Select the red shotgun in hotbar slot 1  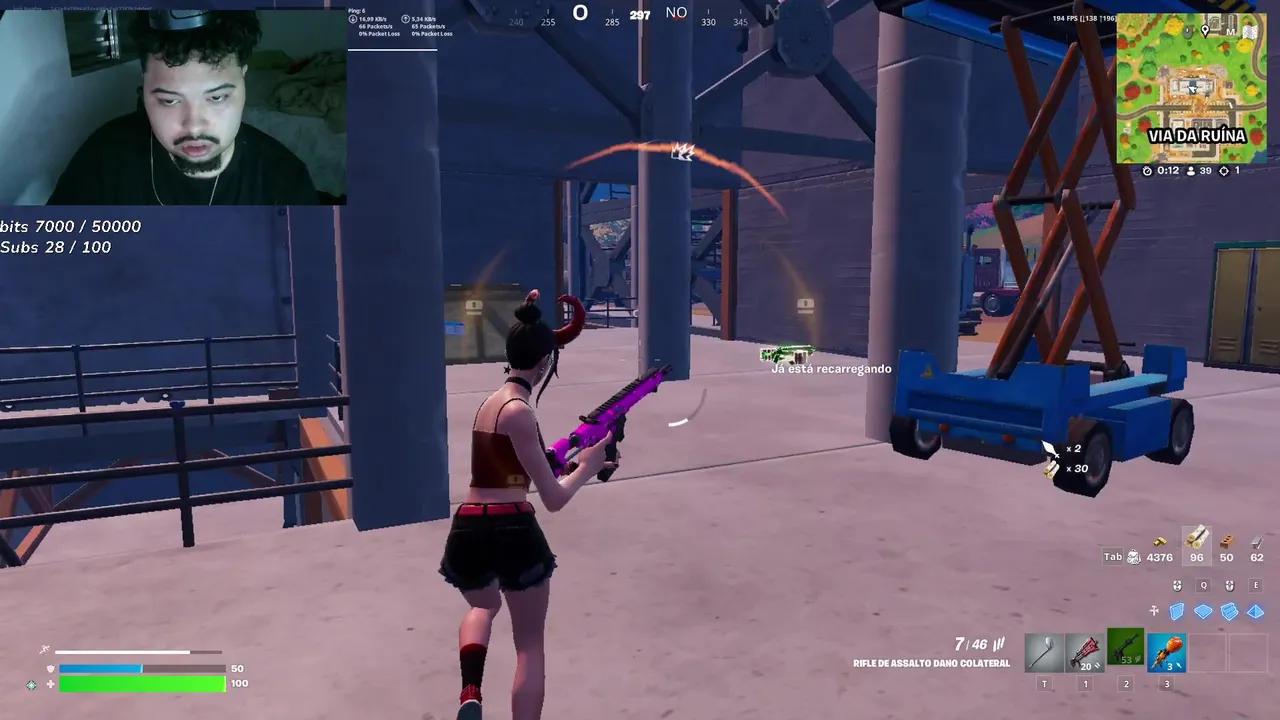[x=1085, y=650]
